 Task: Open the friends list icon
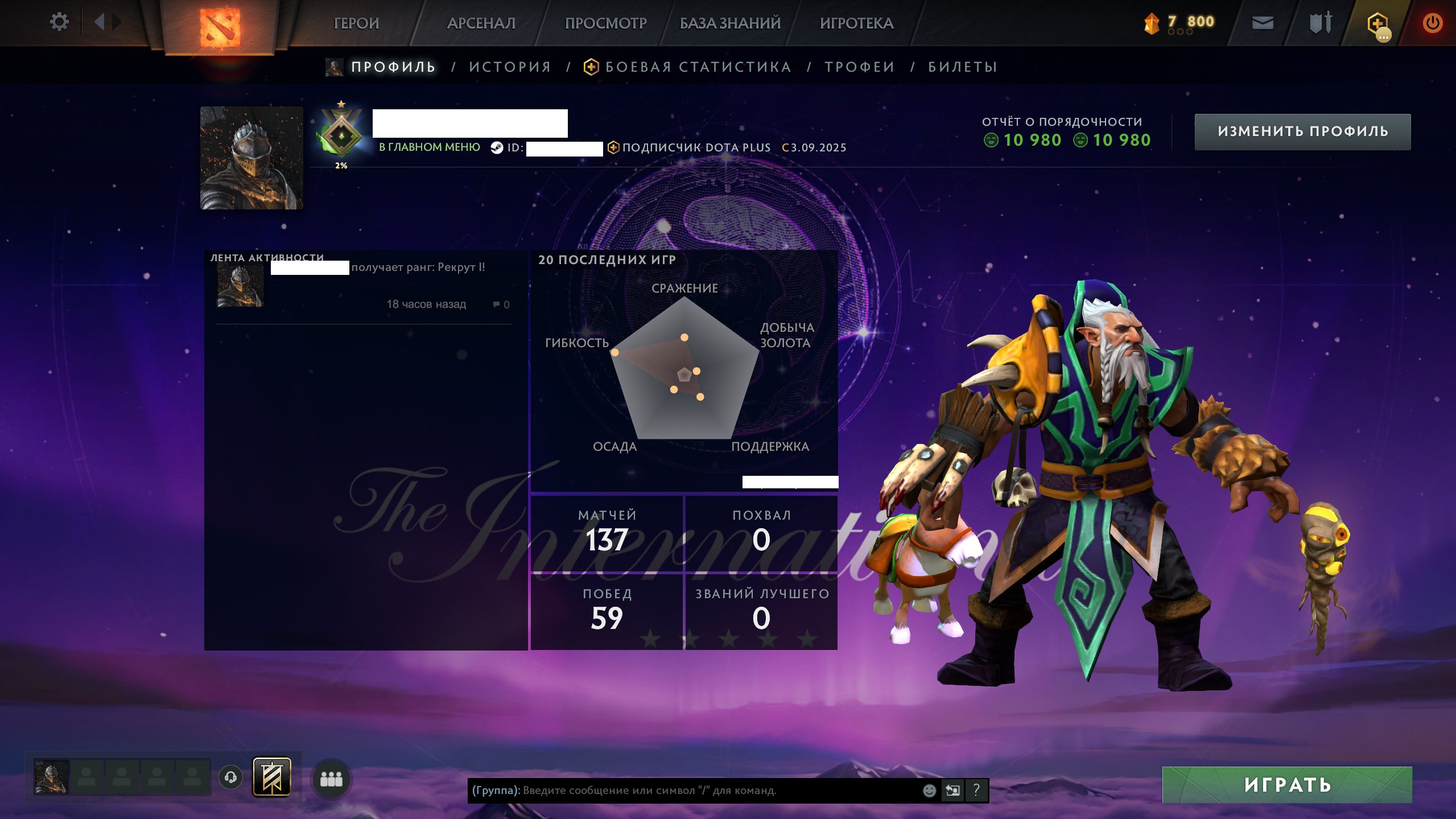pos(331,779)
